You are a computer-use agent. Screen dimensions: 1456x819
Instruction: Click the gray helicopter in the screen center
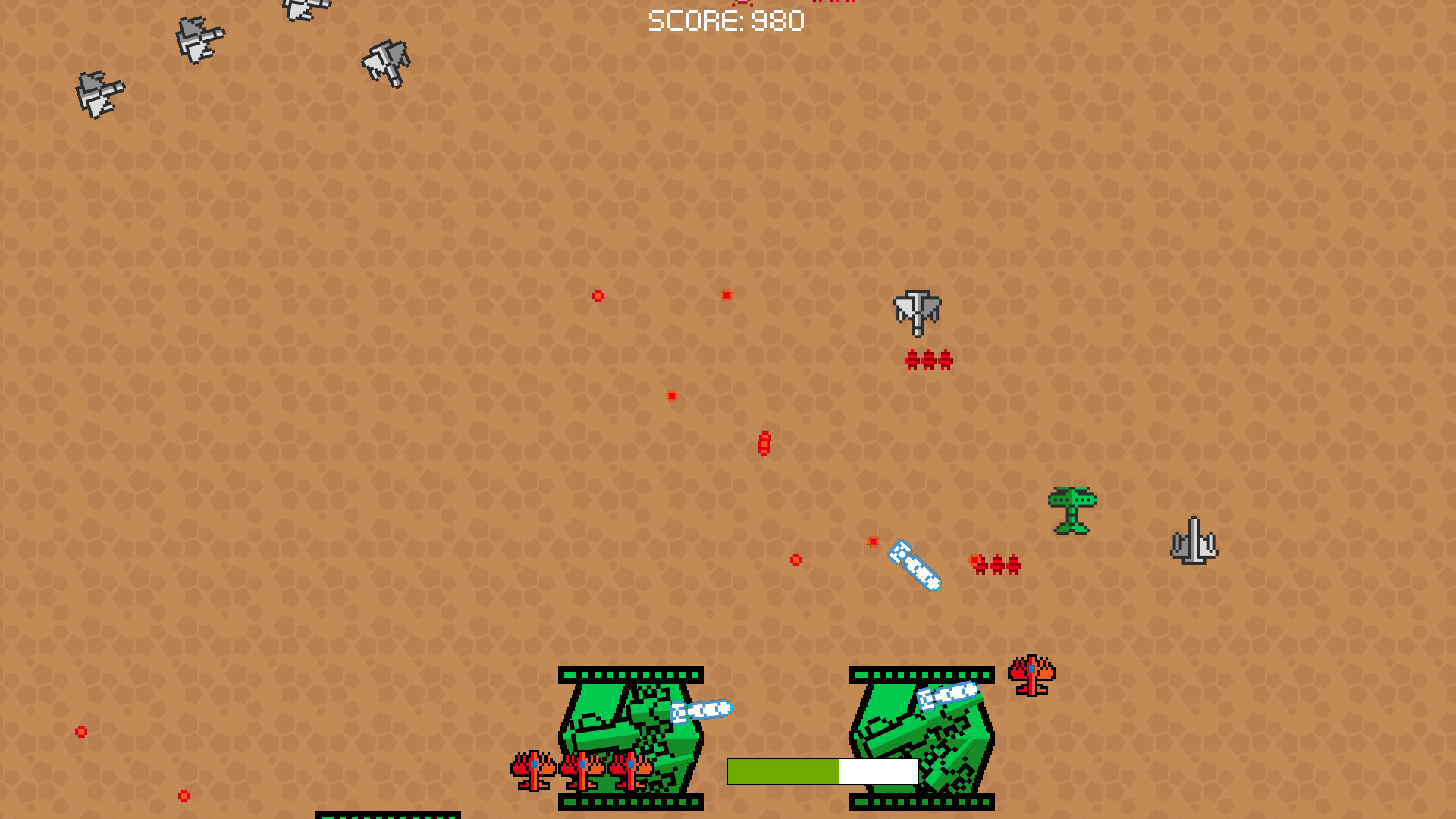pos(917,312)
